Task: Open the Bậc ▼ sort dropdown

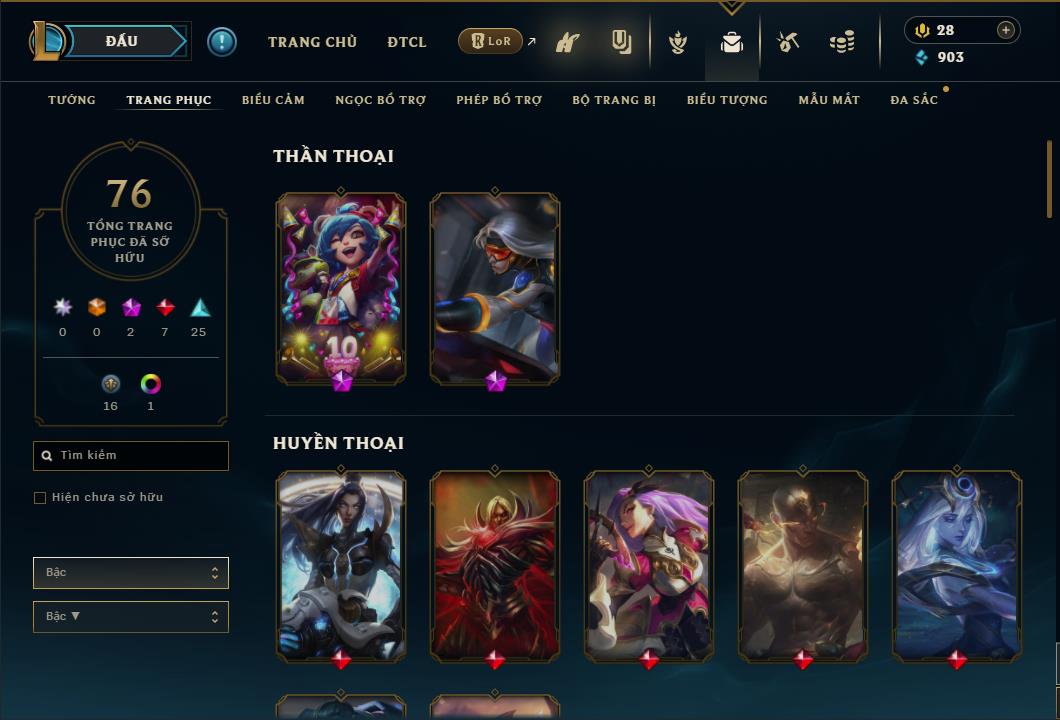Action: click(x=131, y=617)
